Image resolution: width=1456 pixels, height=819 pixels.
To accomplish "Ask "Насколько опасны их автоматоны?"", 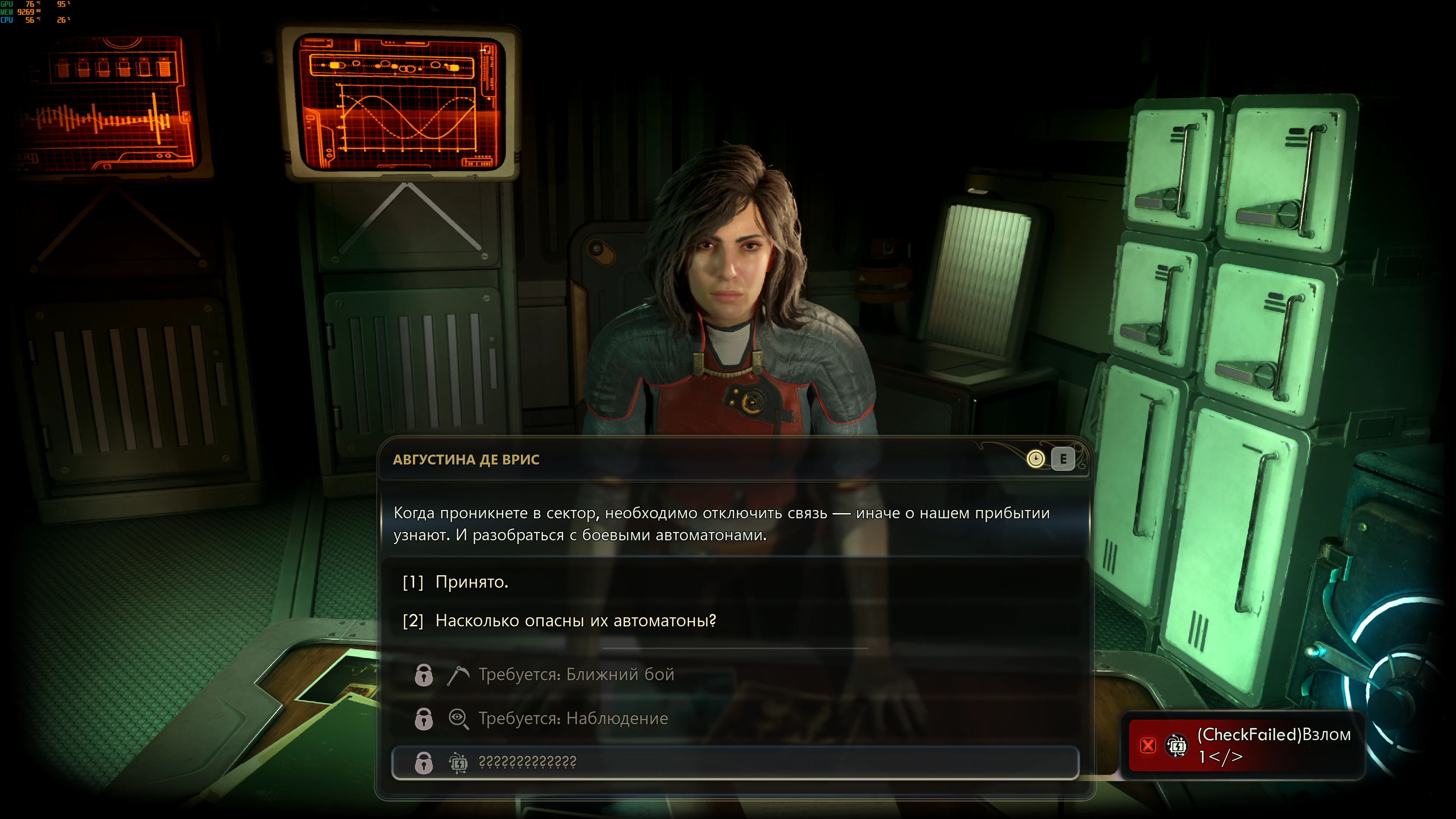I will click(x=575, y=621).
